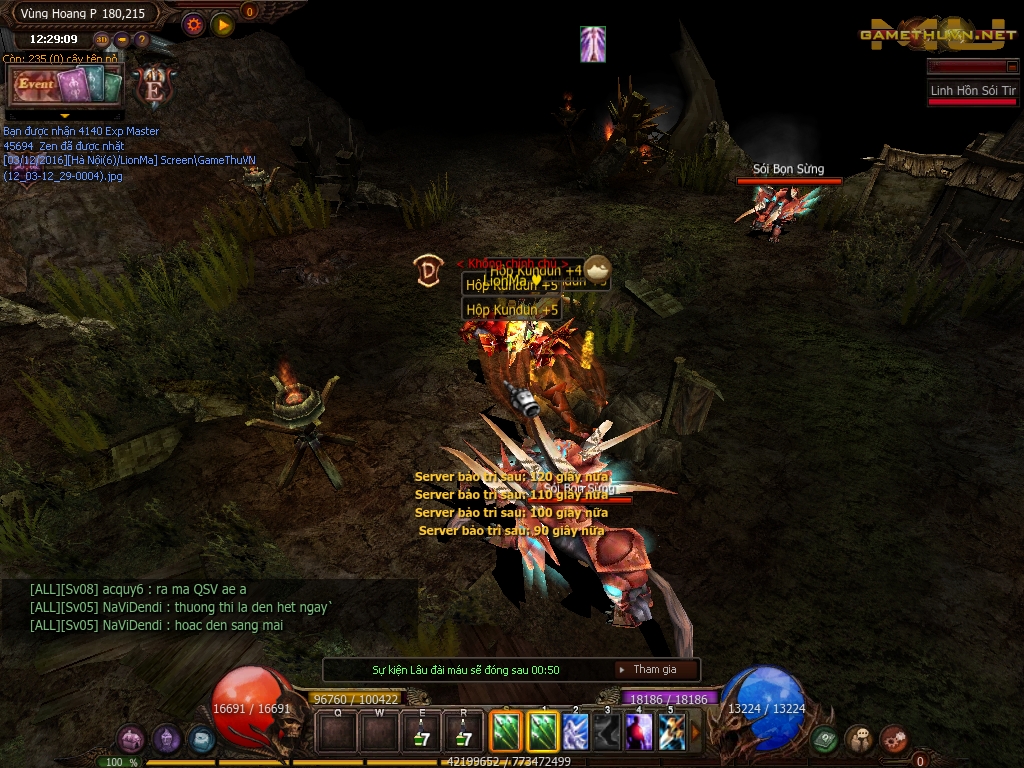Select the dark skill in slot 3
This screenshot has width=1024, height=768.
607,732
